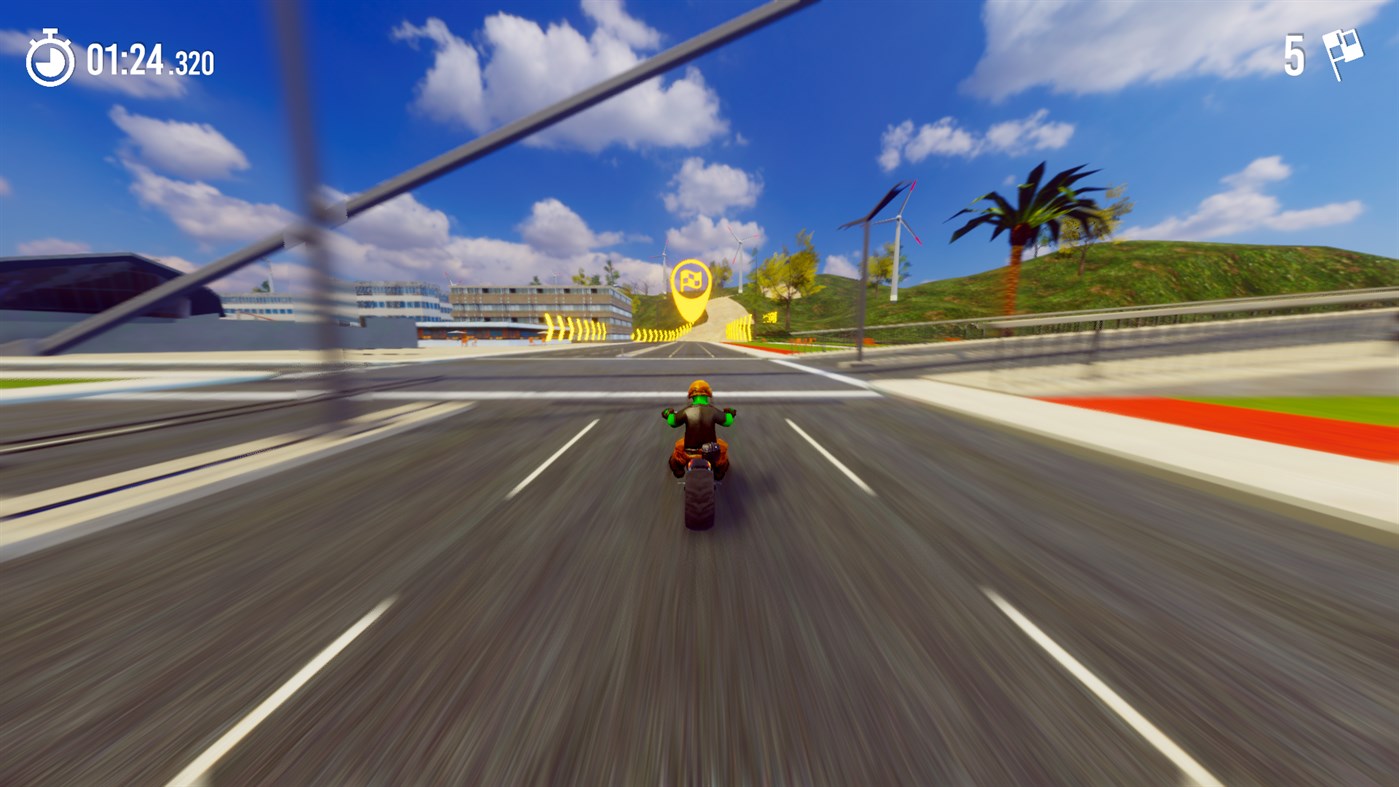
Task: Click the stopwatch icon near the race timer
Action: [x=49, y=58]
